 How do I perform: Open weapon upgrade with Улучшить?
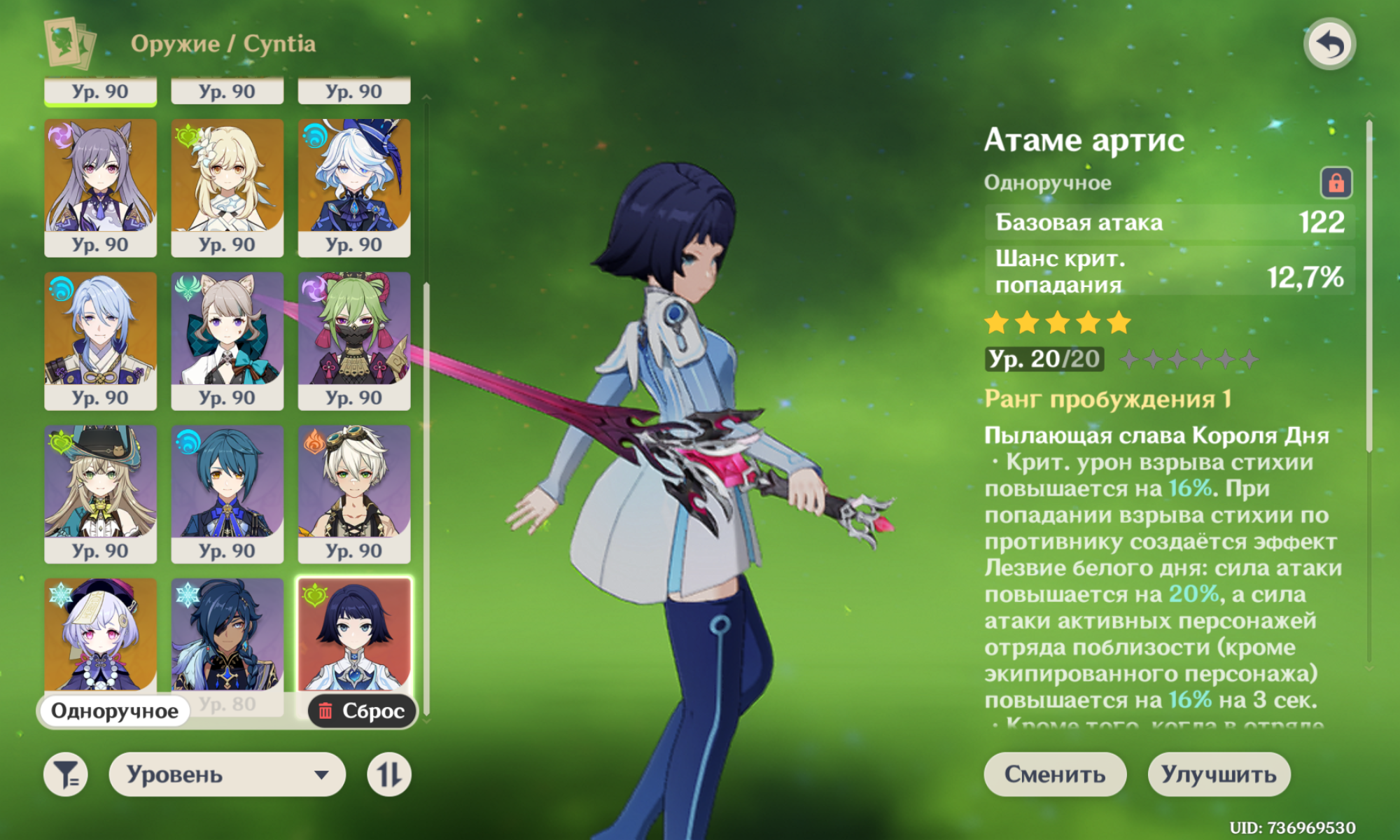[1219, 774]
